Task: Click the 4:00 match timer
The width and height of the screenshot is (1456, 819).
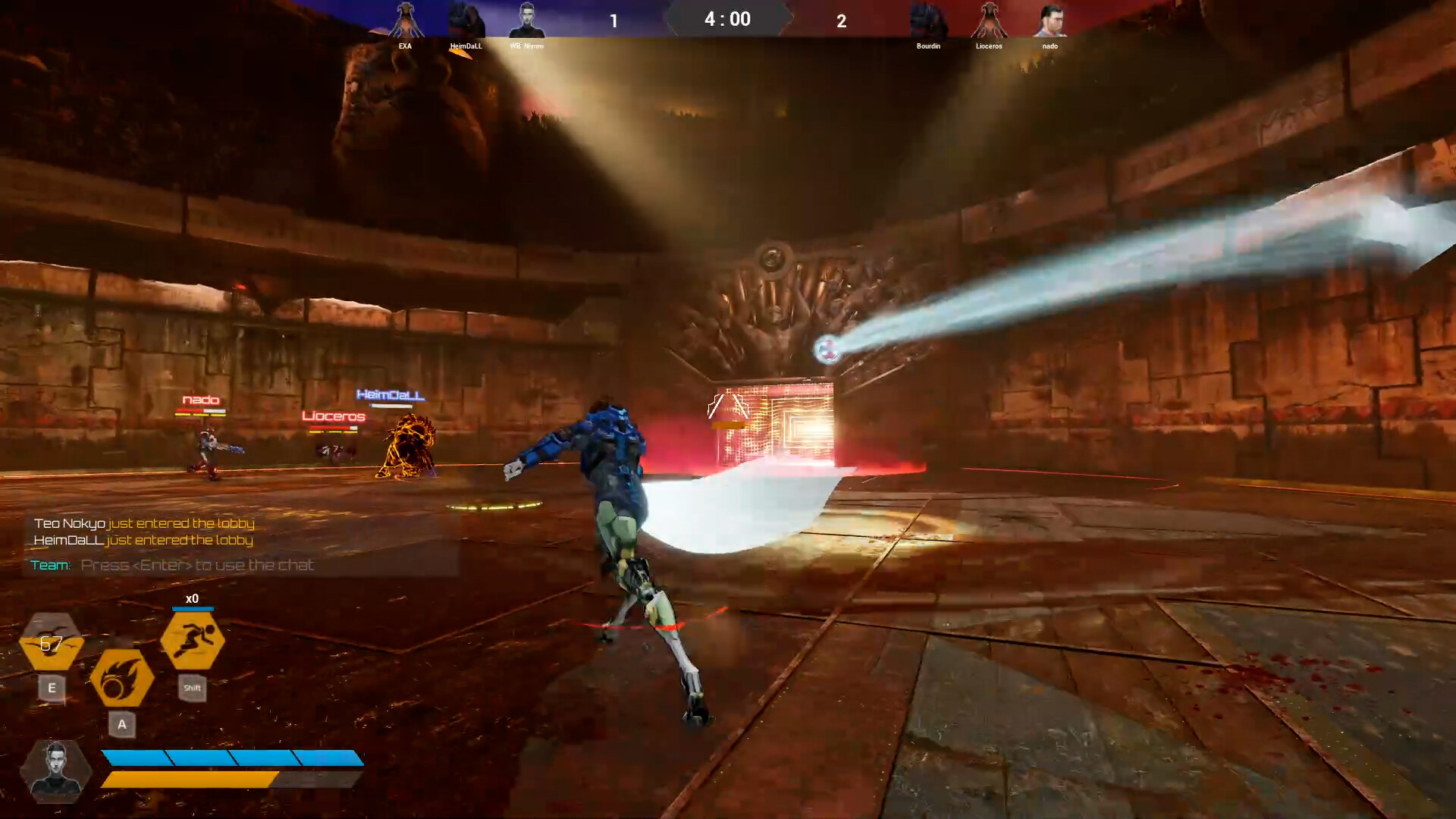Action: coord(726,19)
